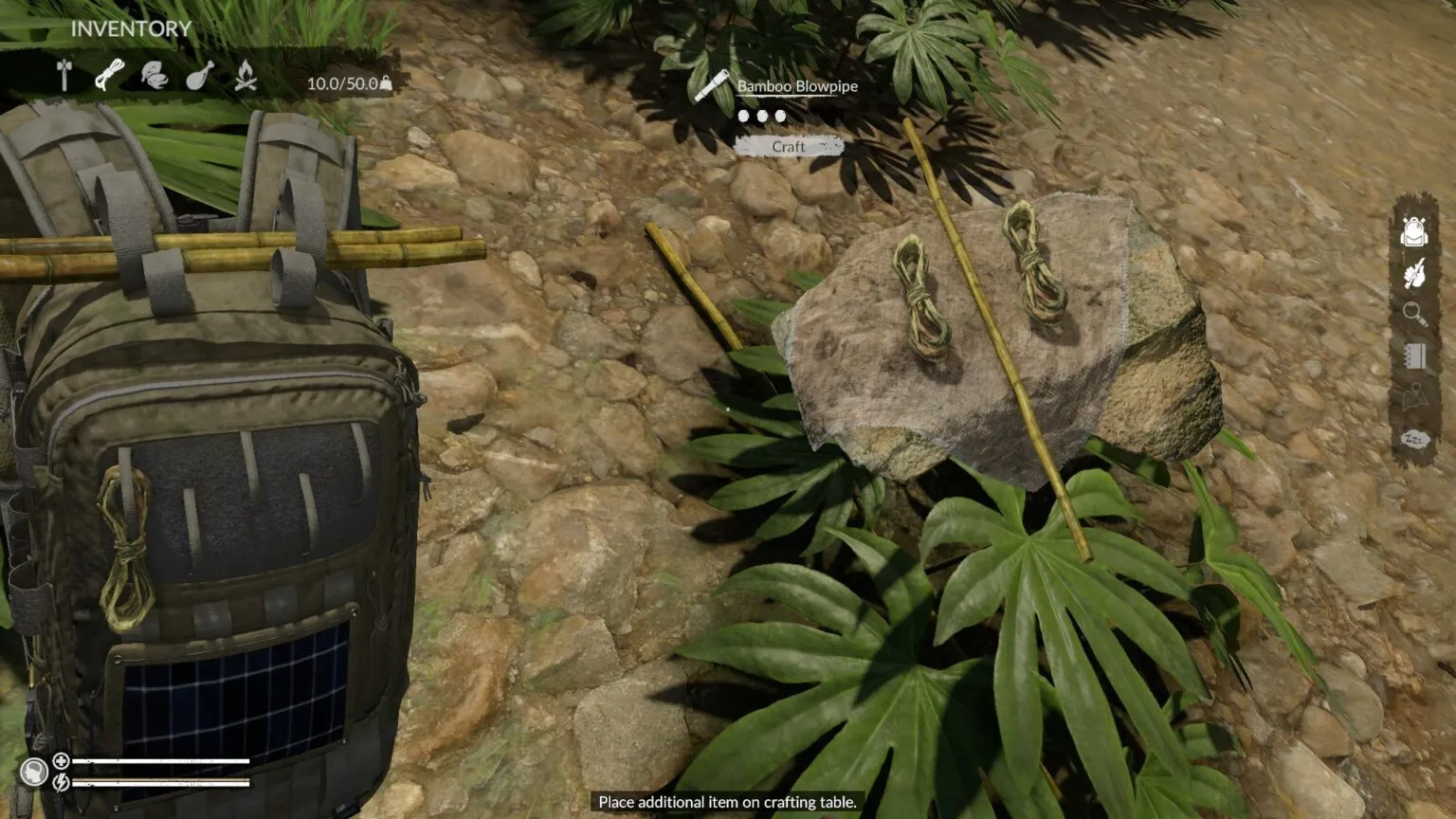Open crafting via the hand-with-stick icon
Image resolution: width=1456 pixels, height=819 pixels.
pyautogui.click(x=1413, y=275)
